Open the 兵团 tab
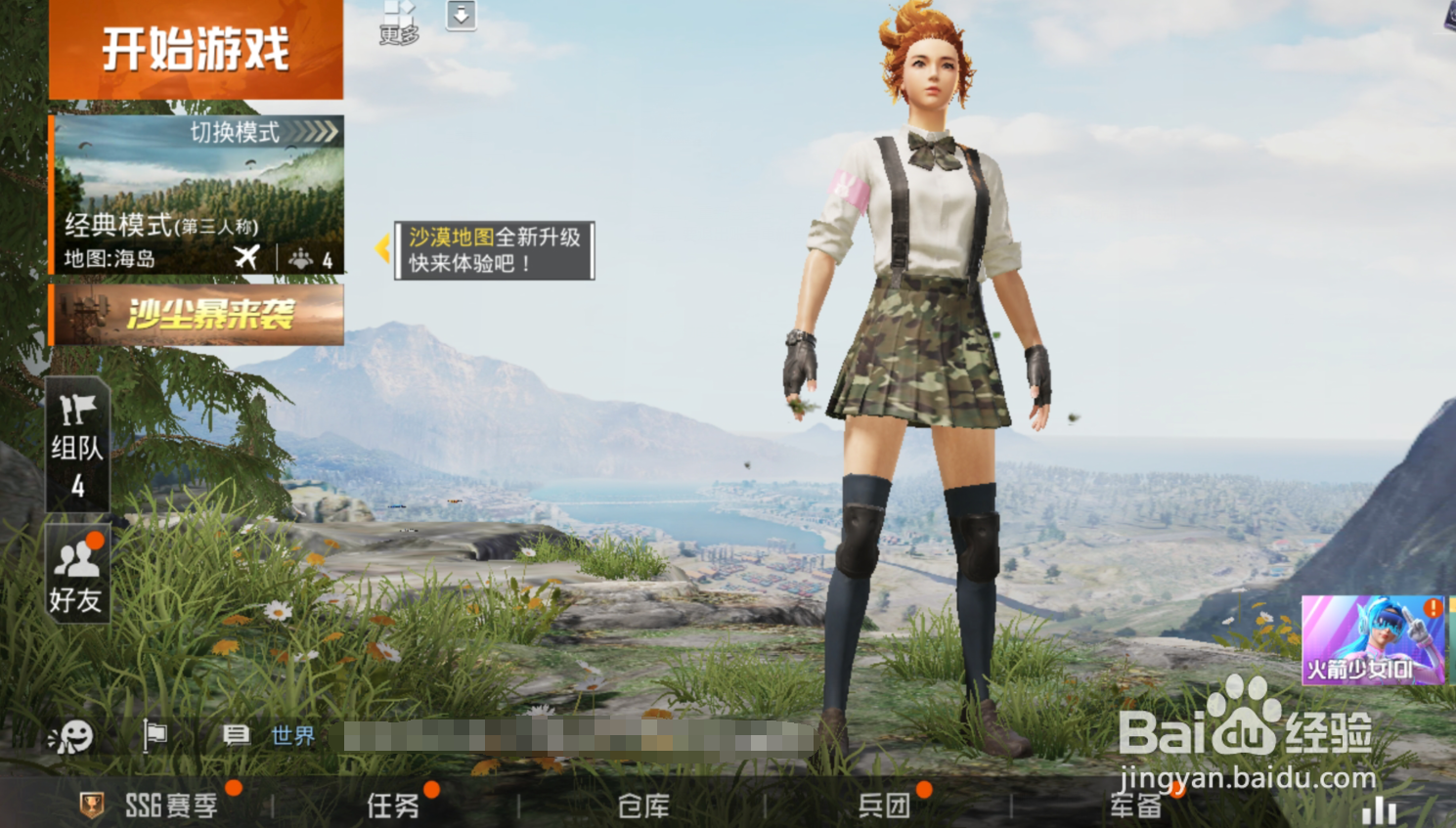This screenshot has width=1456, height=828. click(885, 805)
